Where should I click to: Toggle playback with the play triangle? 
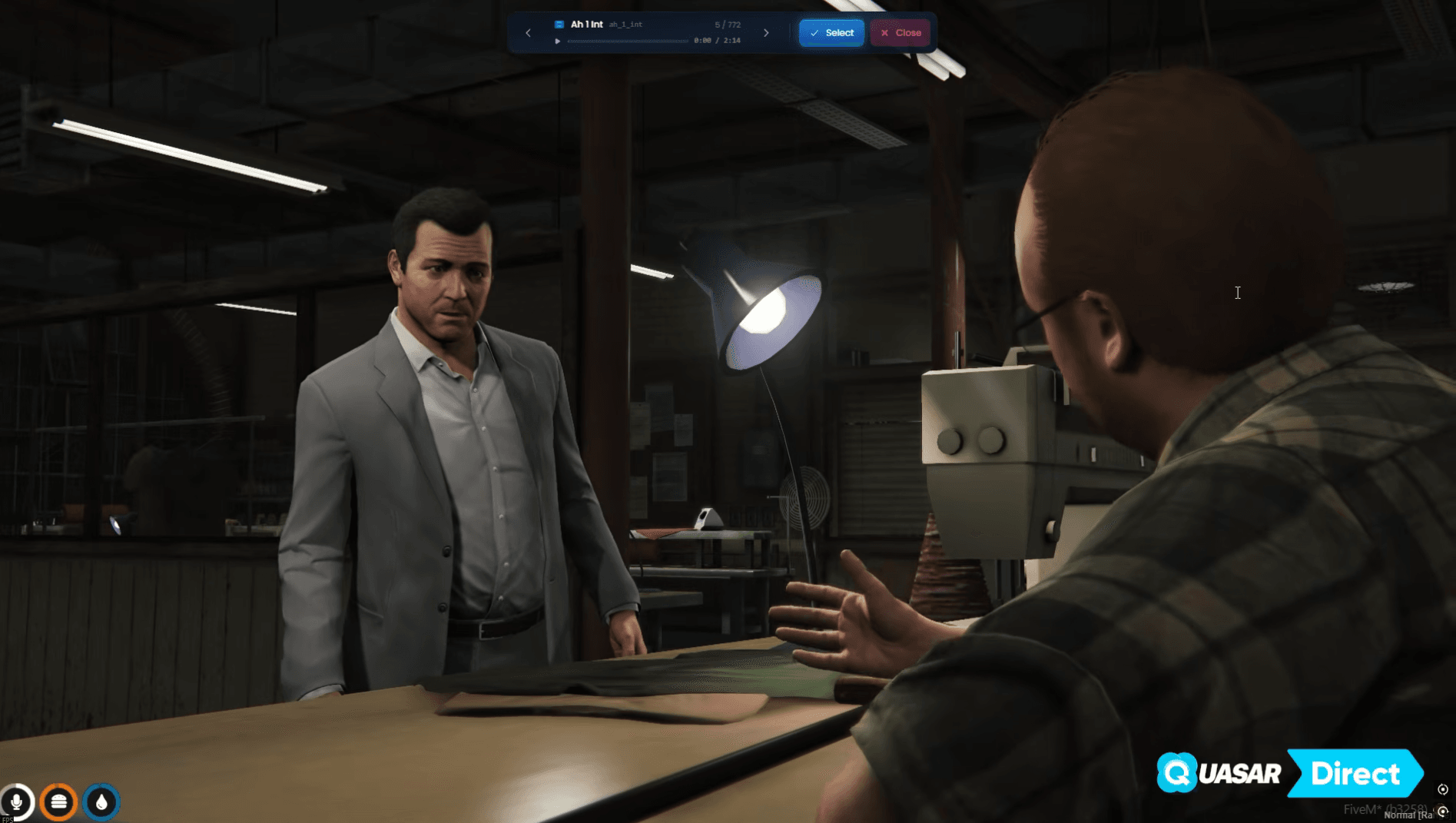click(x=557, y=41)
